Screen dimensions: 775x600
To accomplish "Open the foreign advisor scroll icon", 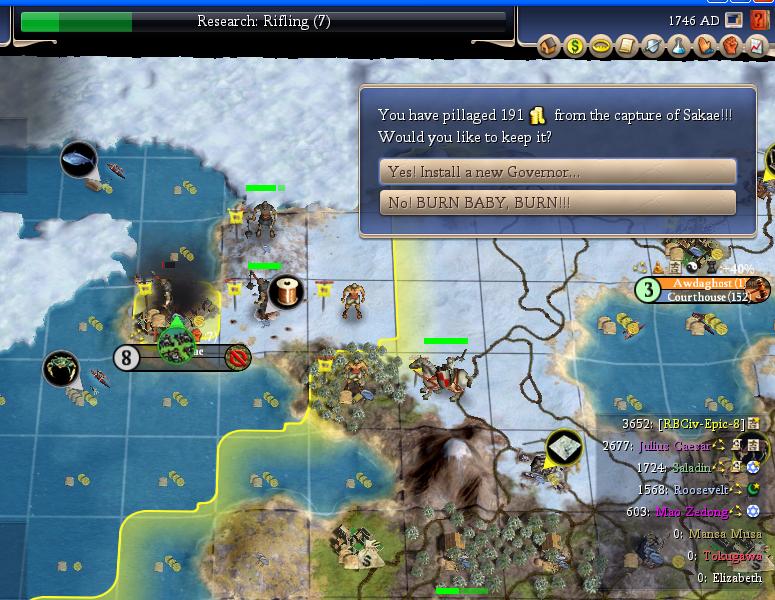I will [627, 45].
